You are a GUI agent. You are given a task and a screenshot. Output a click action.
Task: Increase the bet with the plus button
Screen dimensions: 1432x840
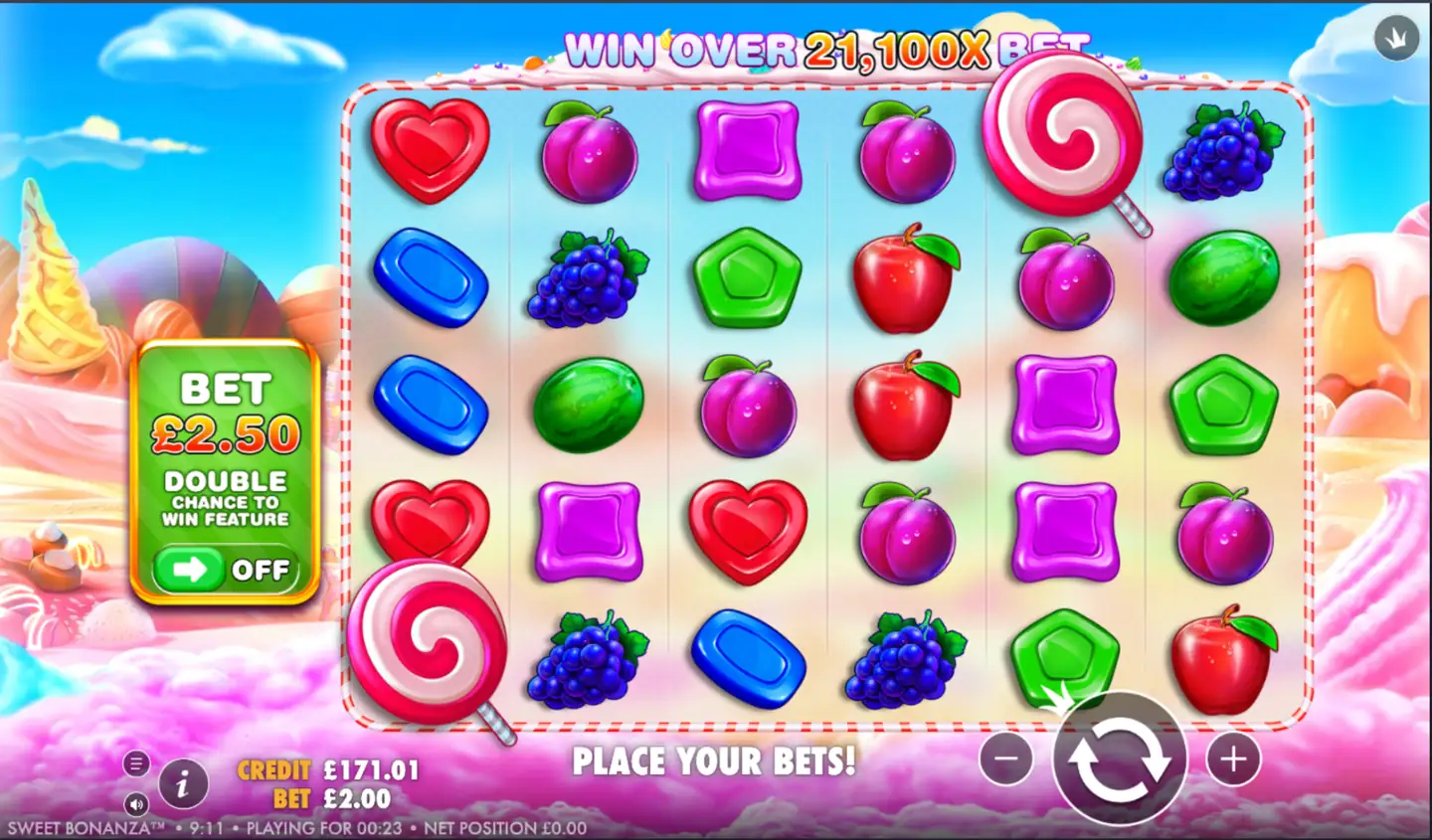click(1233, 759)
